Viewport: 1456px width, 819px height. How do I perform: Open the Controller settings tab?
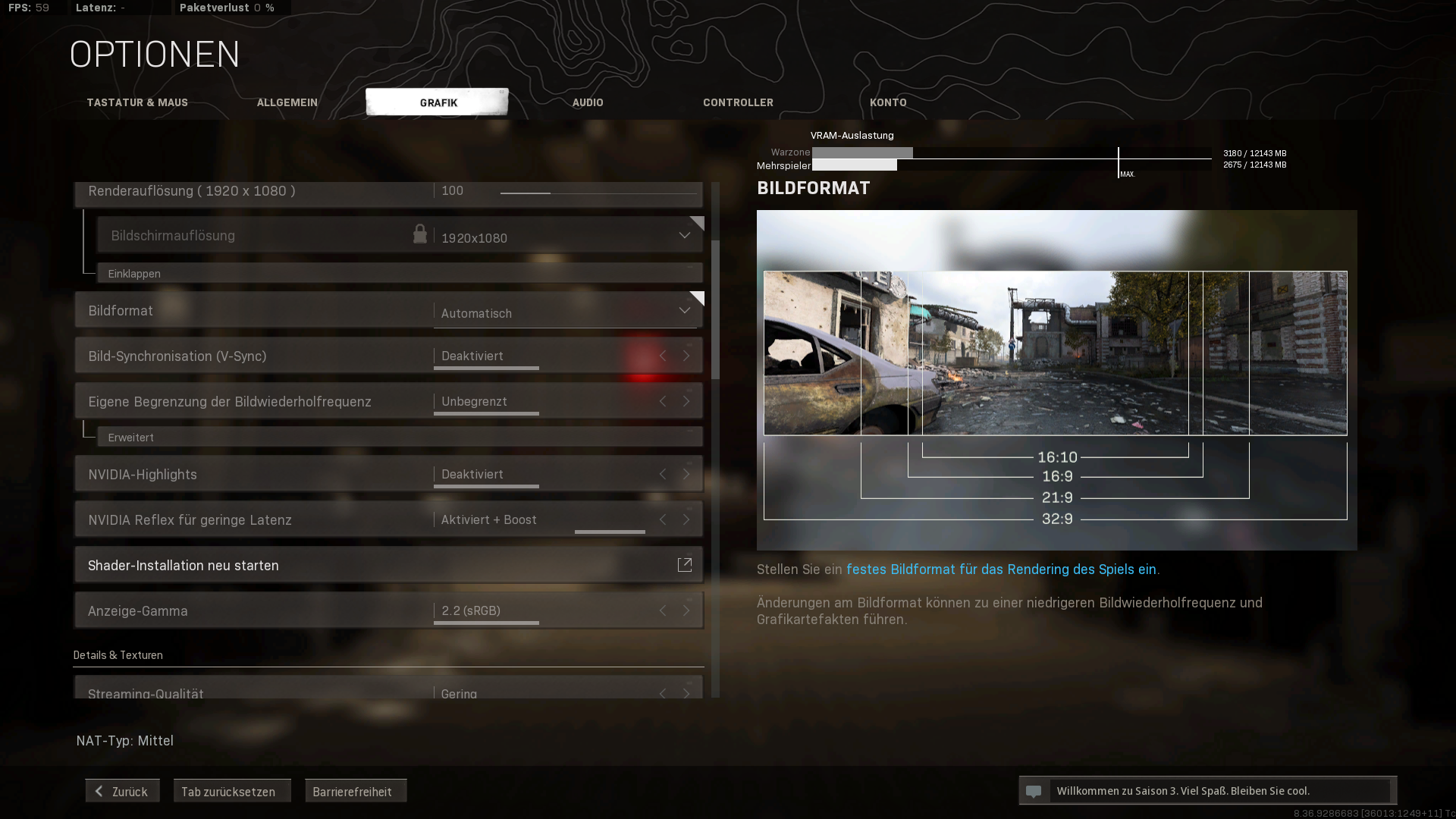point(738,102)
